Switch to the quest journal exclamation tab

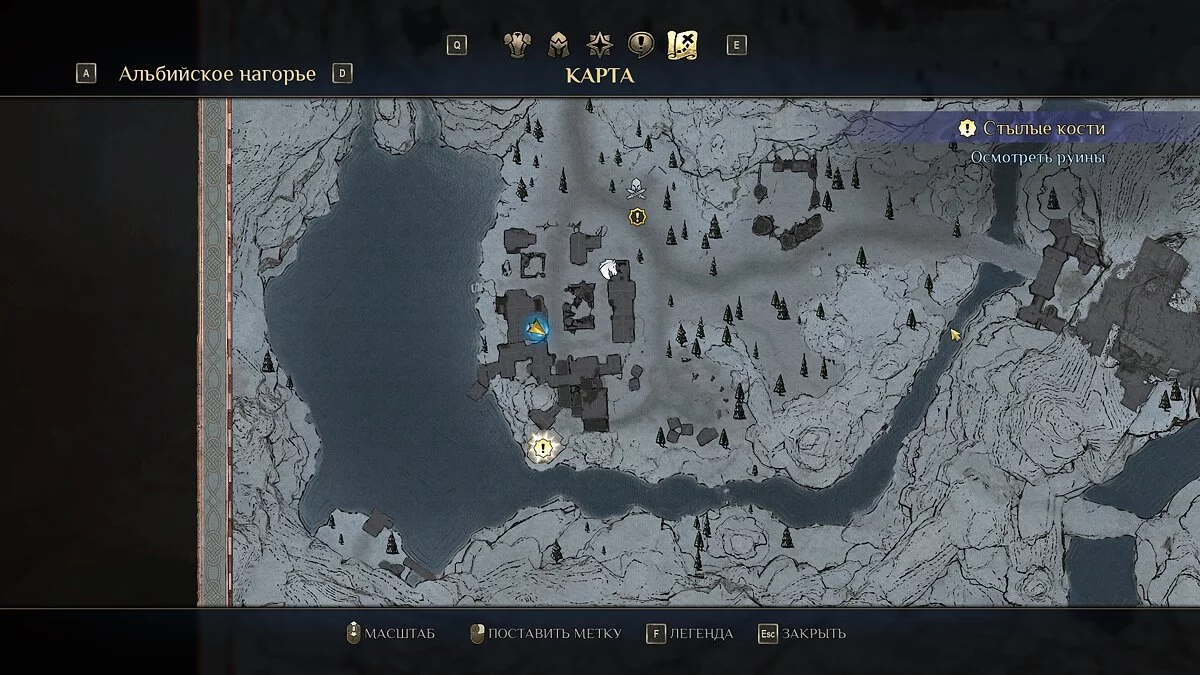pos(640,45)
